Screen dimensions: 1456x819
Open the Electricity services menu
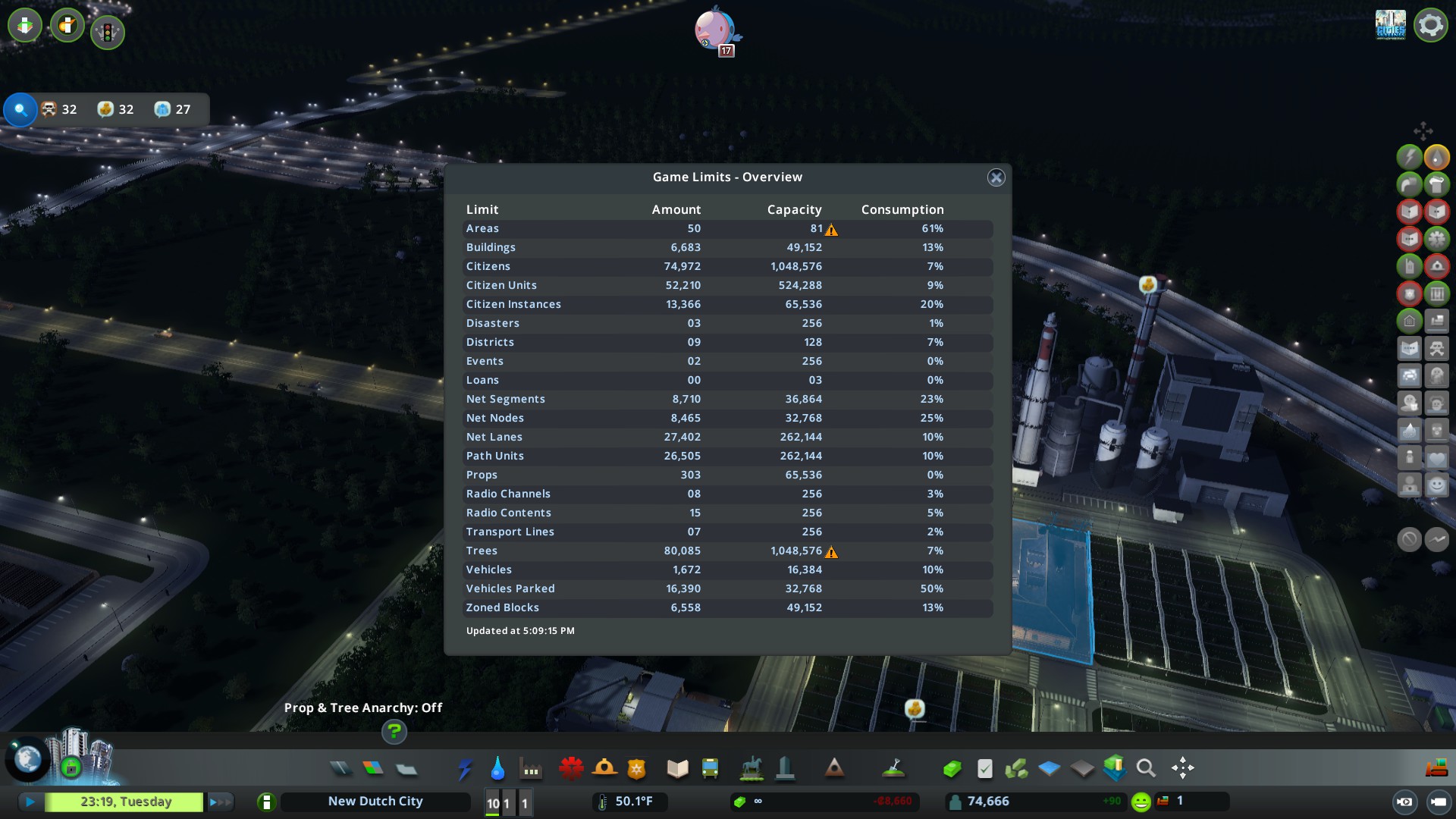[x=465, y=768]
